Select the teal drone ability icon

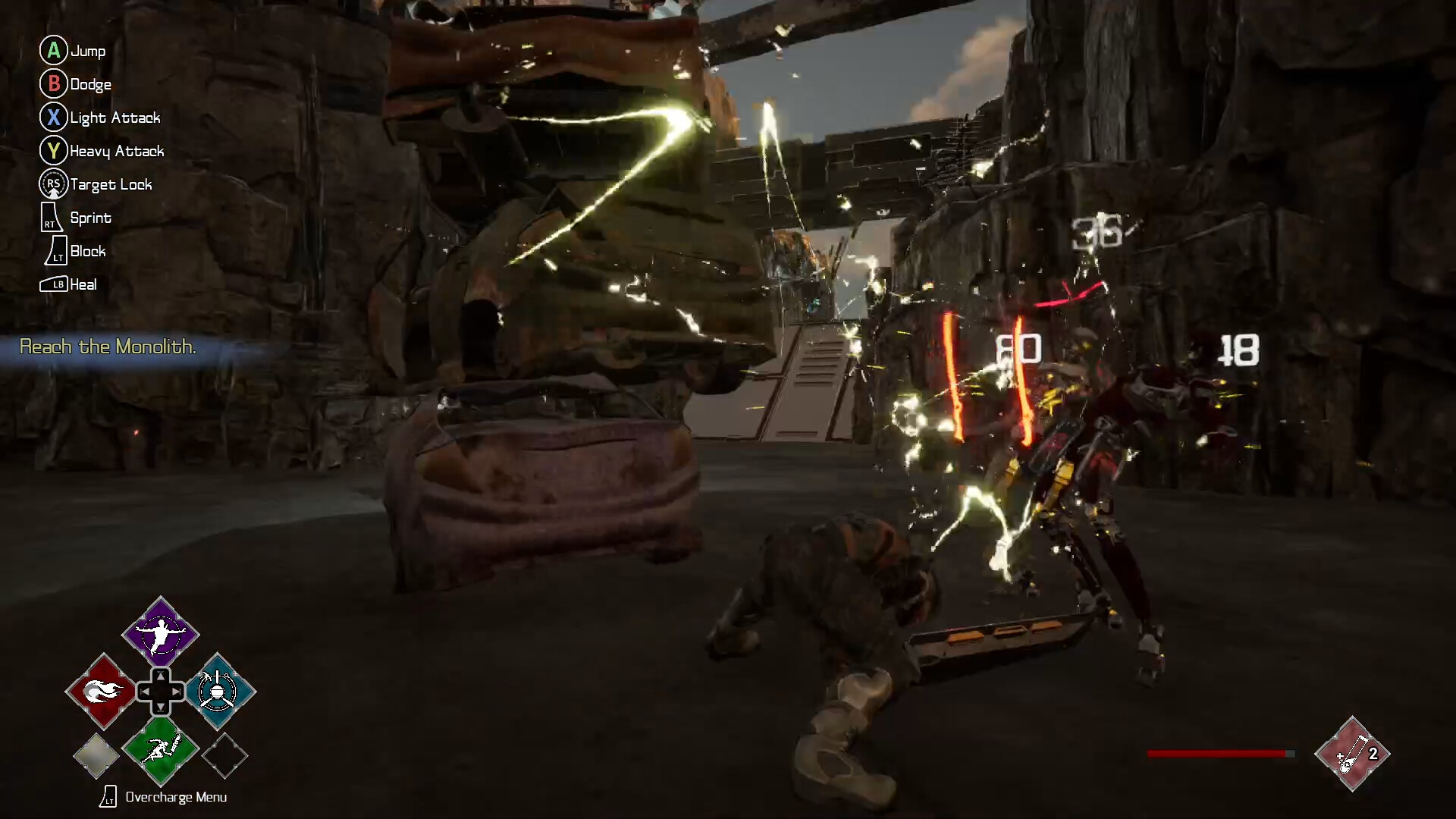pyautogui.click(x=218, y=692)
